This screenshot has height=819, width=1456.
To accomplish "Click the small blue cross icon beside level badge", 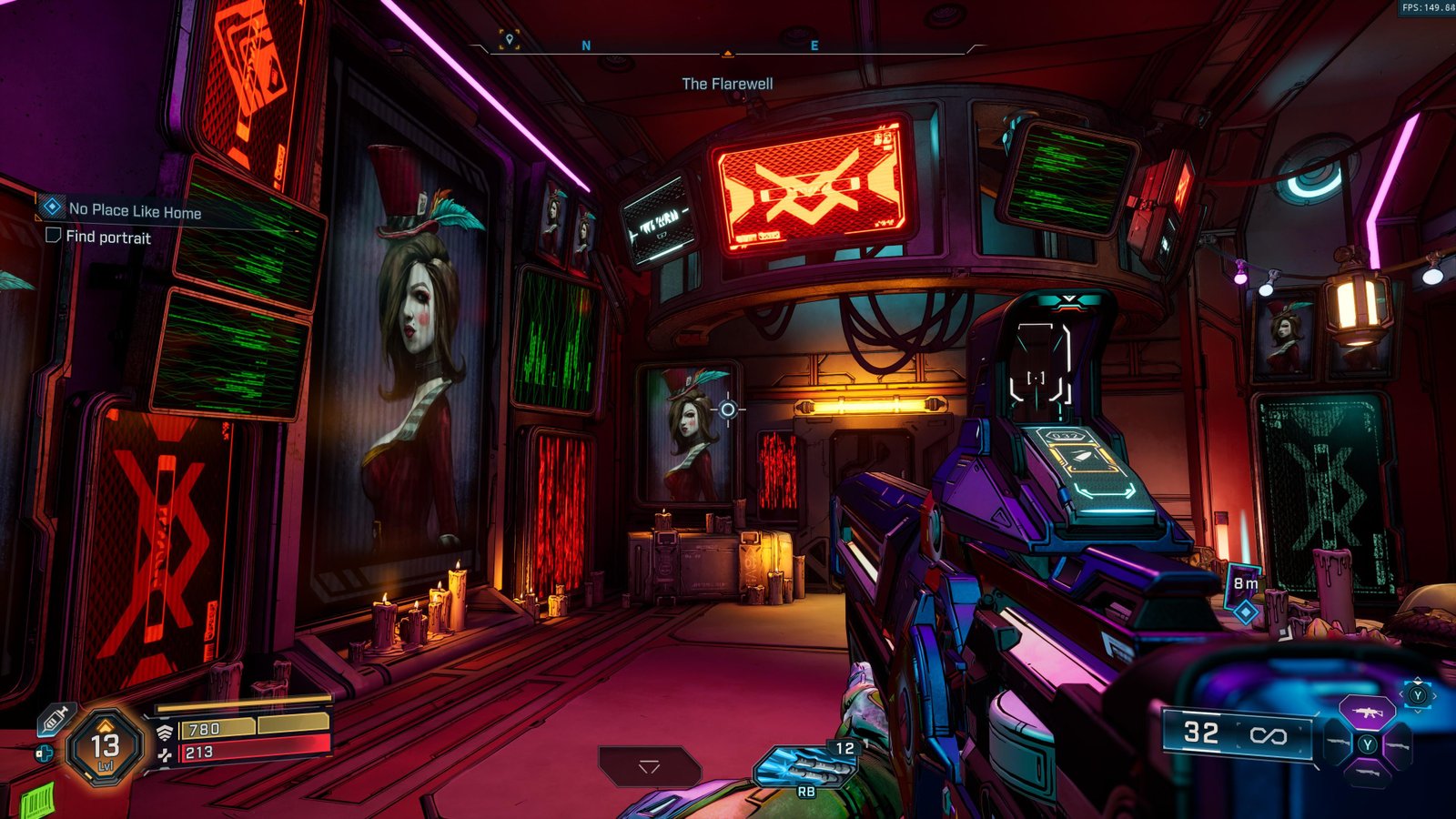I will click(43, 753).
